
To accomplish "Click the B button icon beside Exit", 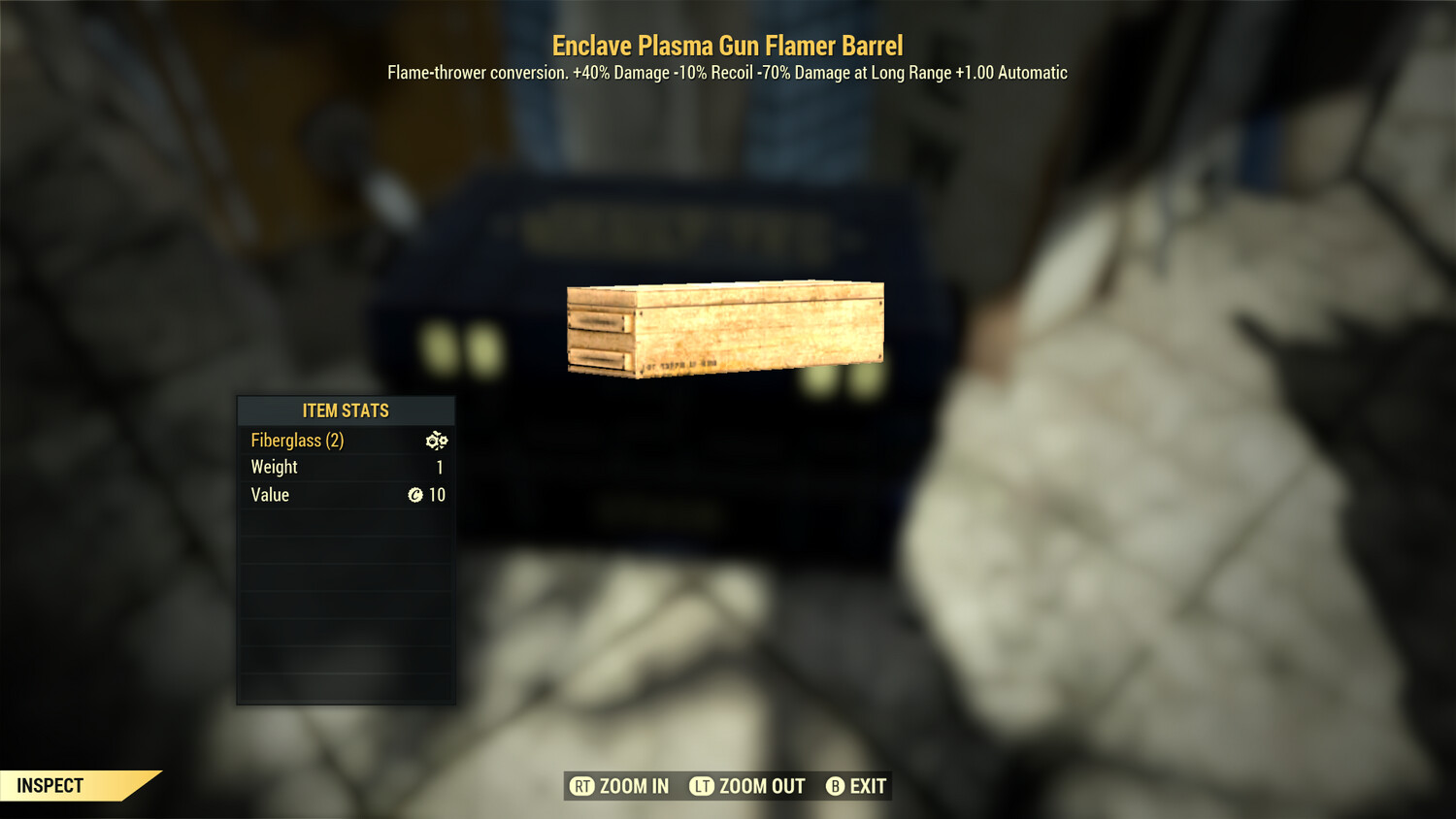I will (835, 786).
